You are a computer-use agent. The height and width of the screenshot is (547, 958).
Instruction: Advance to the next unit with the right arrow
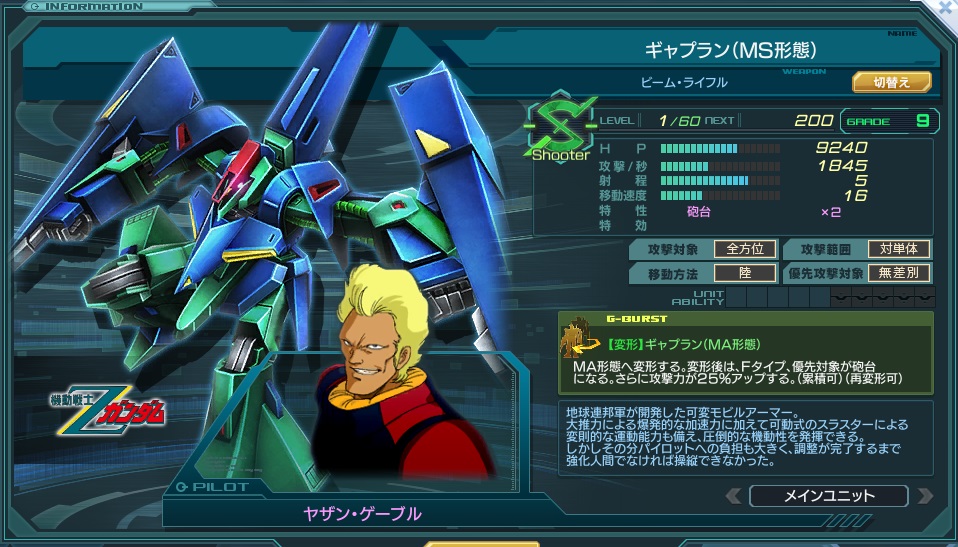[x=924, y=495]
